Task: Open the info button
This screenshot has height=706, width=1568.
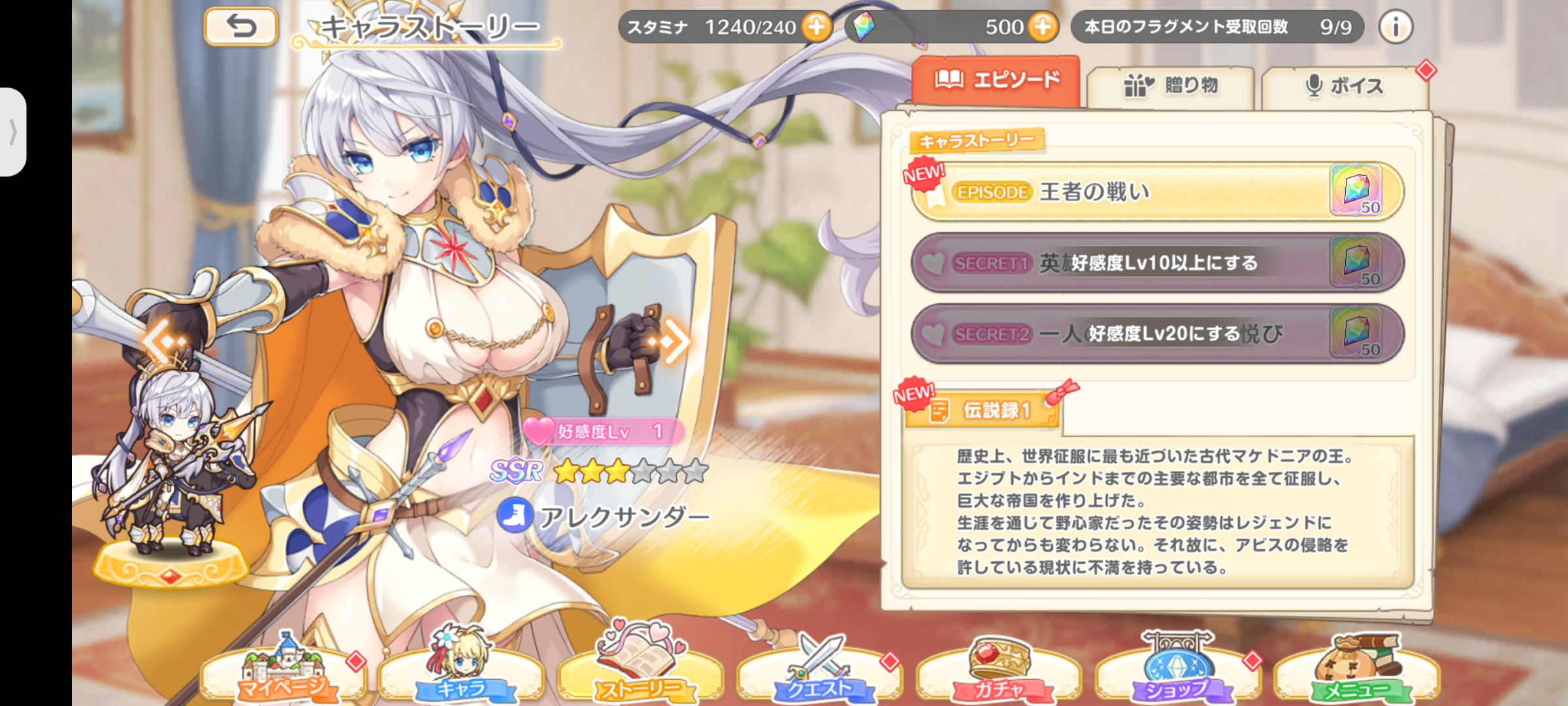Action: (1396, 27)
